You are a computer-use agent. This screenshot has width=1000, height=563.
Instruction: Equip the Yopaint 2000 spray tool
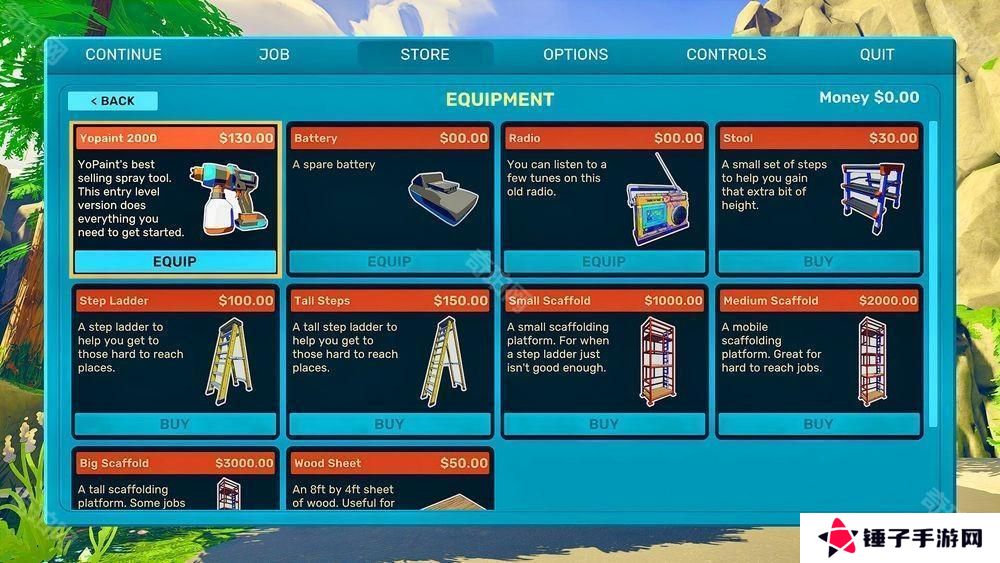pyautogui.click(x=174, y=262)
